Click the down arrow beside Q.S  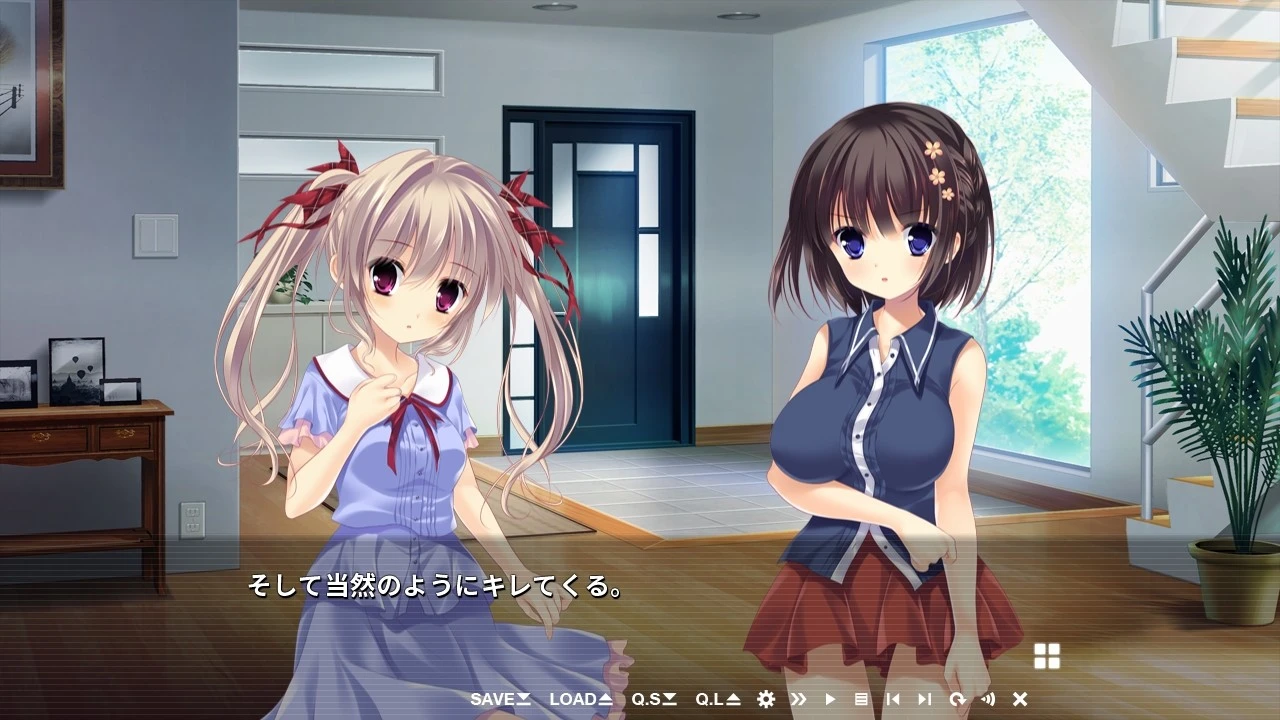point(671,700)
